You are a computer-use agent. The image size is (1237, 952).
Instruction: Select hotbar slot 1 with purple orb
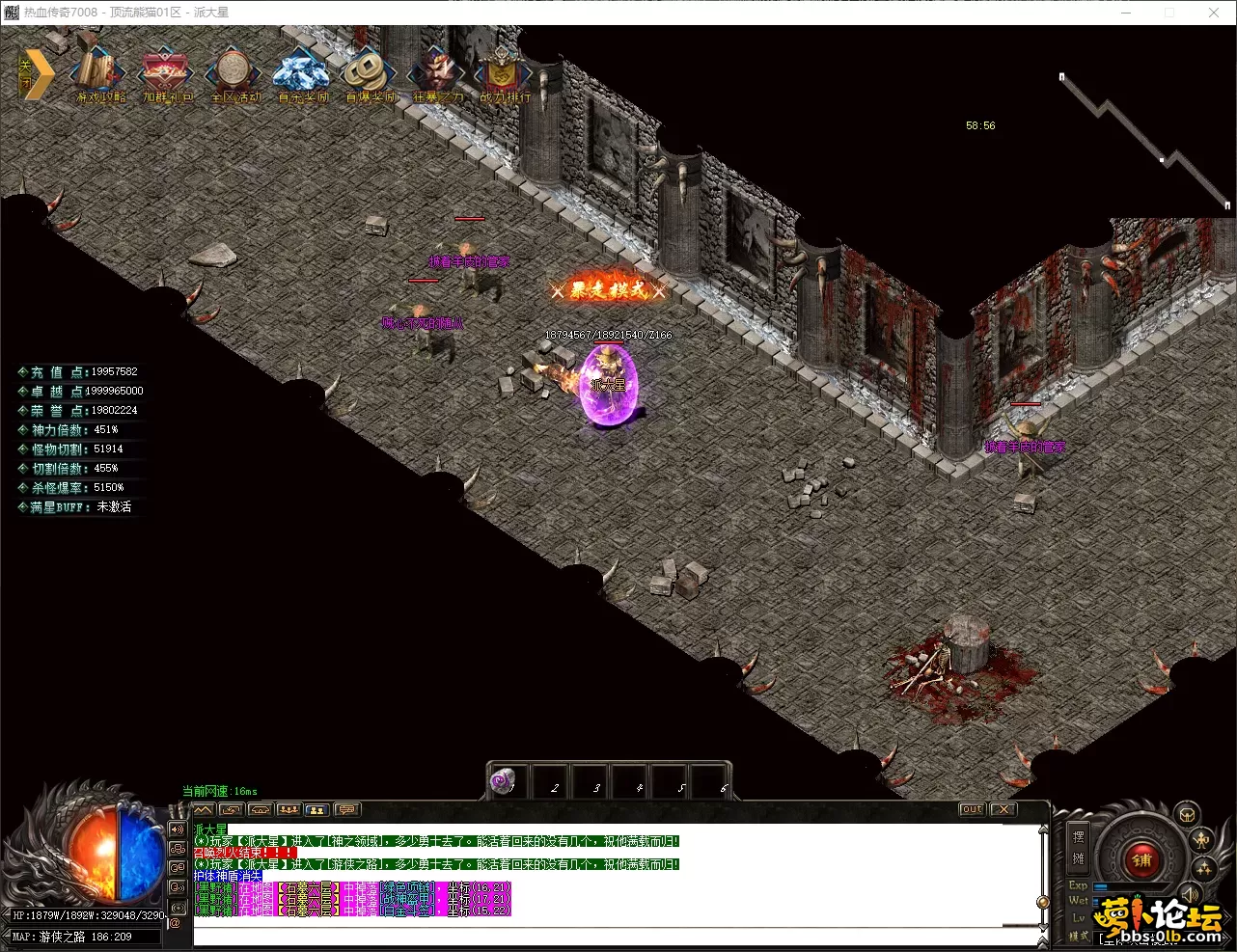(x=504, y=781)
